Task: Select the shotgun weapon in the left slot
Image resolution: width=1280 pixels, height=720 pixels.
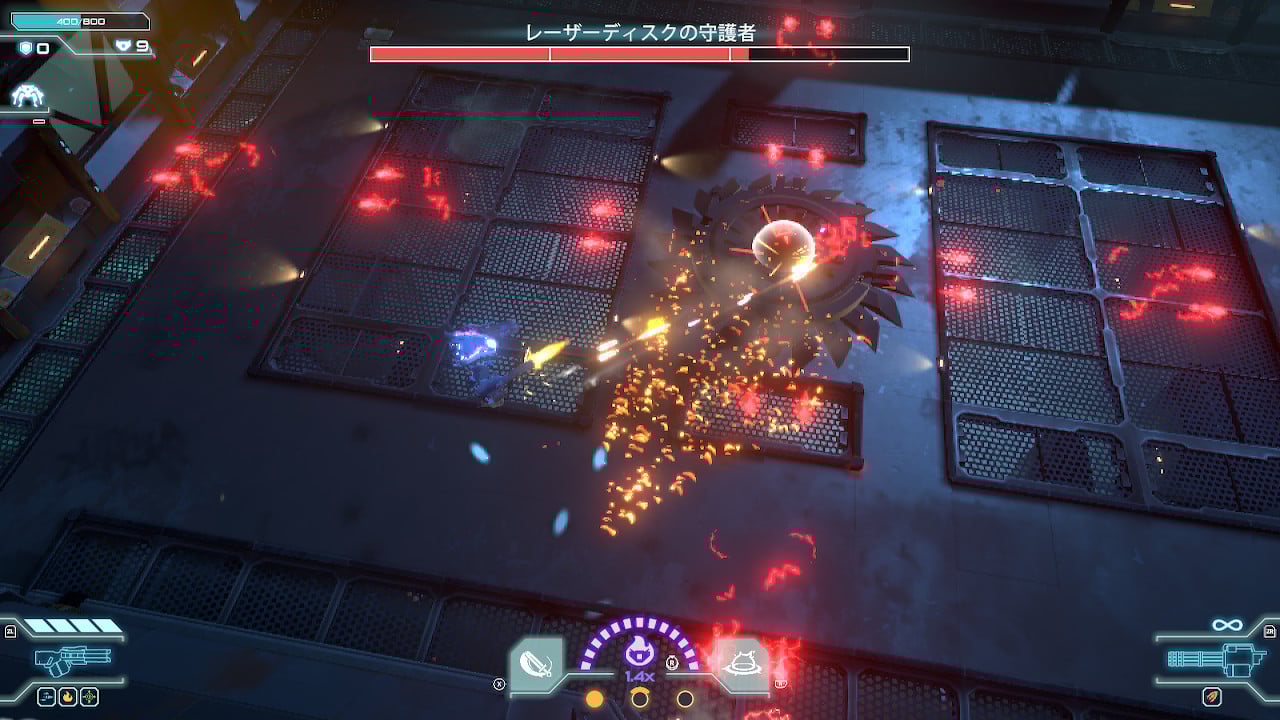Action: (73, 660)
